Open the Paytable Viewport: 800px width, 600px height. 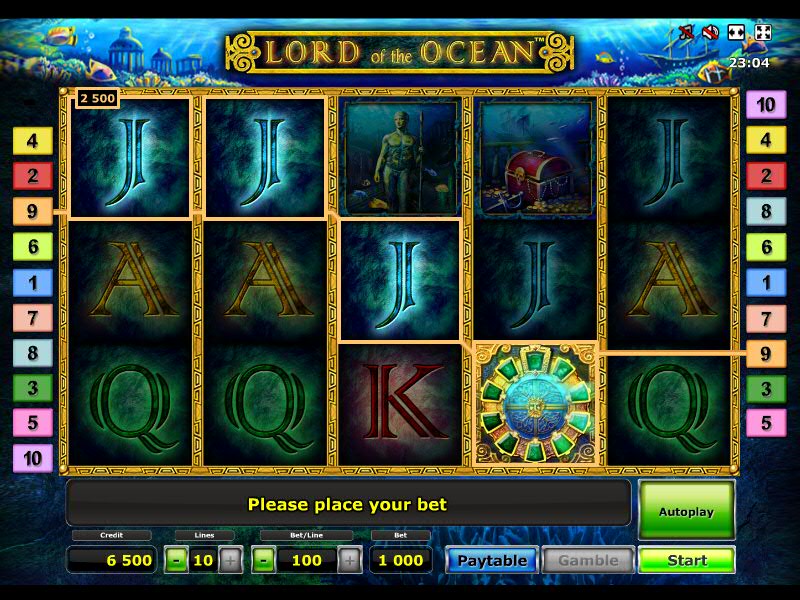point(492,560)
